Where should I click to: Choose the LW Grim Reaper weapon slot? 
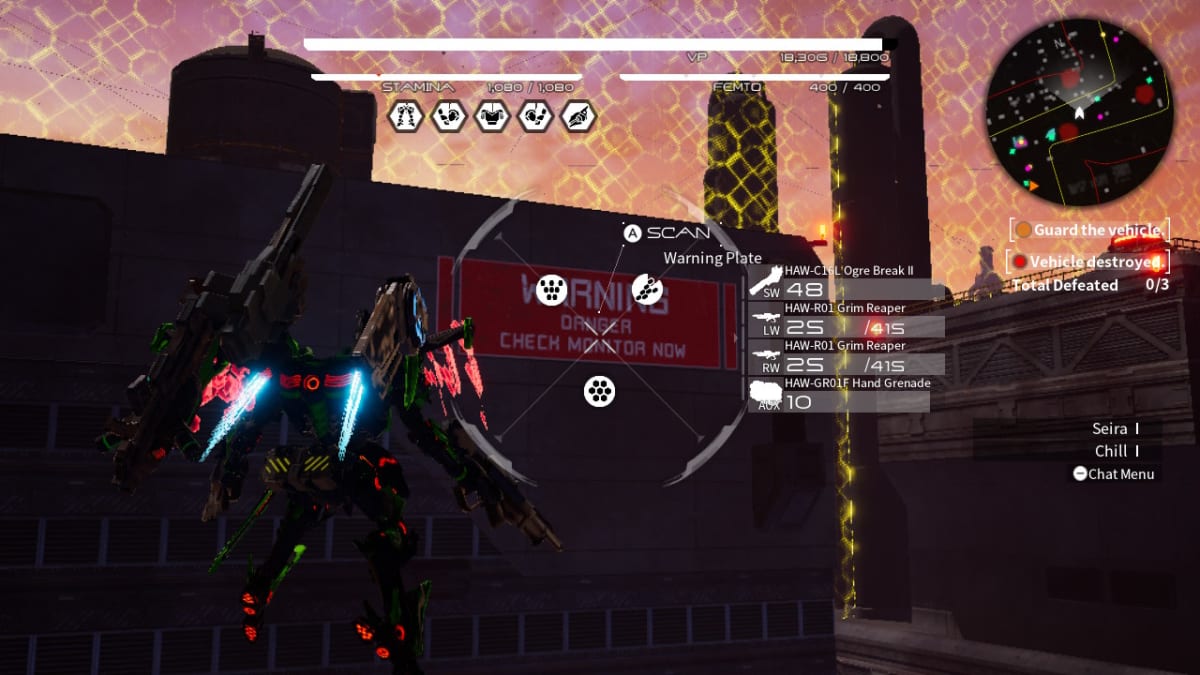click(x=845, y=319)
